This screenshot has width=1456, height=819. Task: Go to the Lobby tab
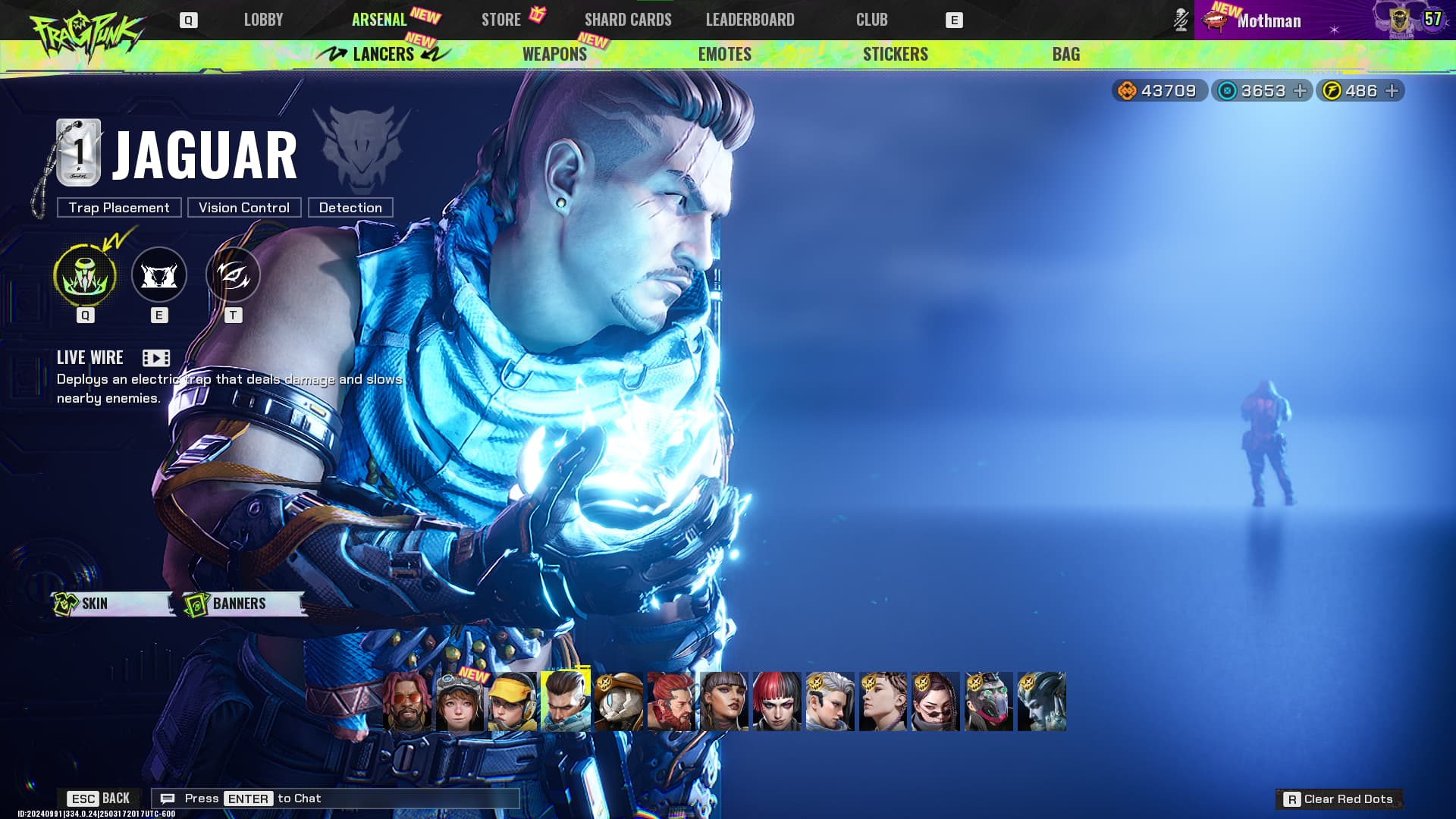[x=263, y=20]
